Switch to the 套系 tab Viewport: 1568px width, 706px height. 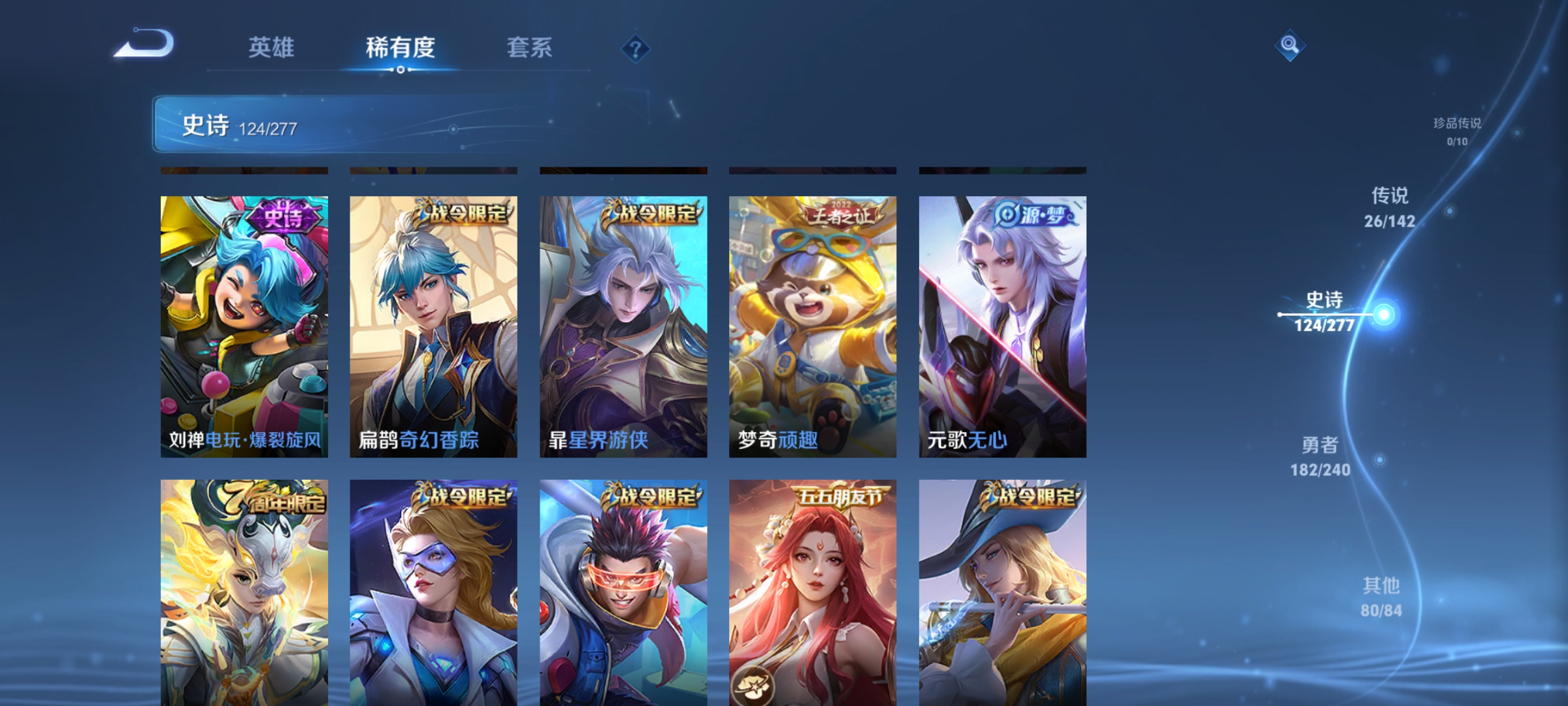529,47
